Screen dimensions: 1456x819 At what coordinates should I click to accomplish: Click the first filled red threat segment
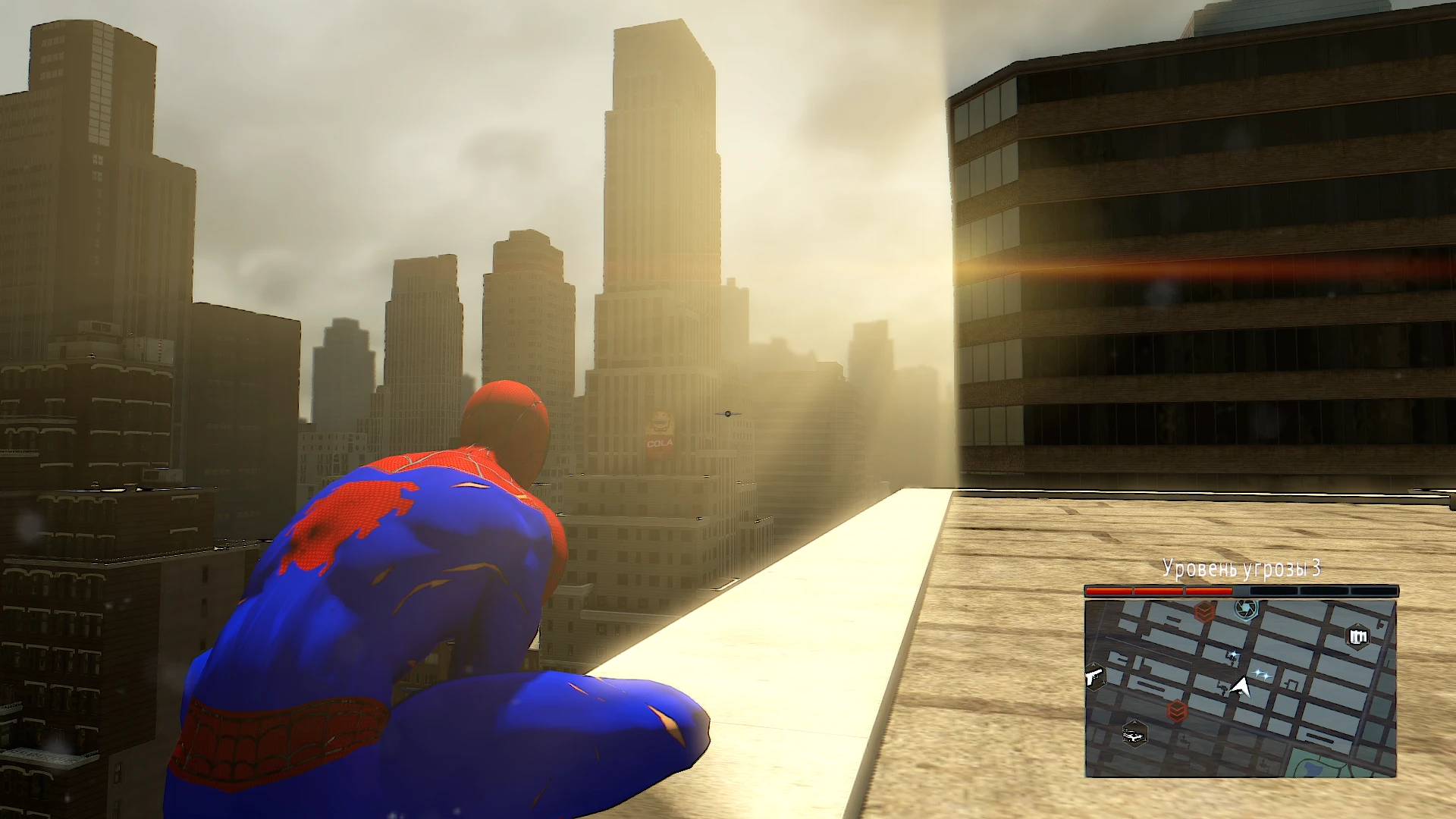click(1108, 591)
